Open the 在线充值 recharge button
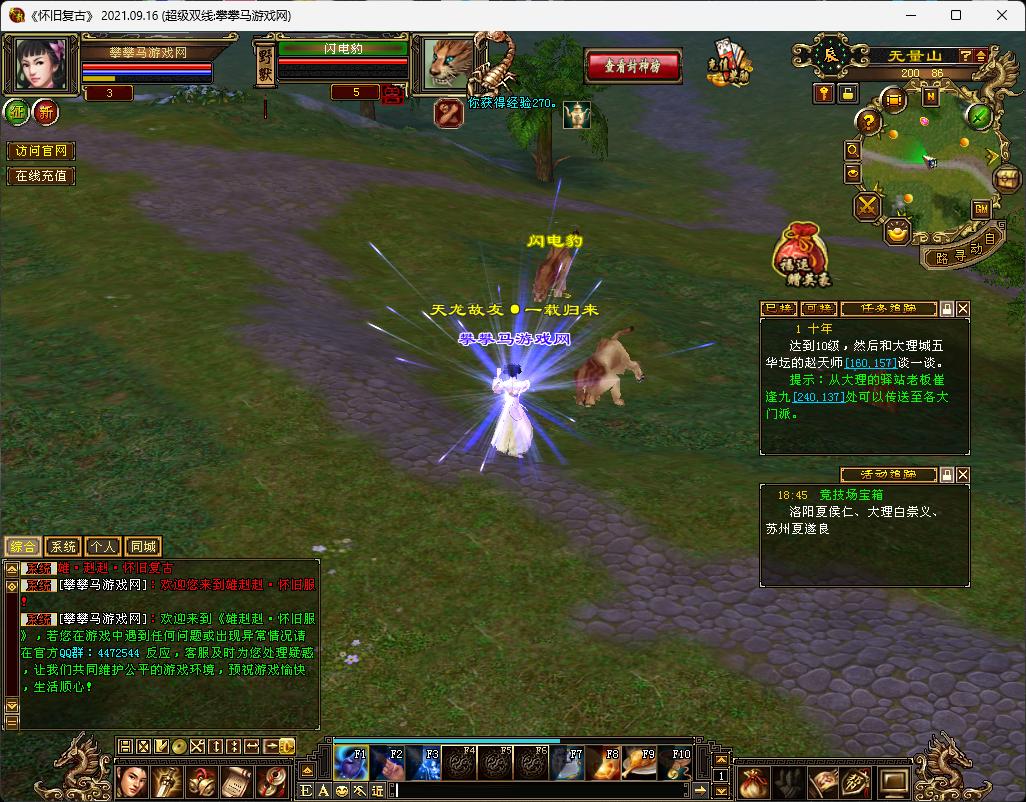Image resolution: width=1026 pixels, height=802 pixels. (40, 176)
